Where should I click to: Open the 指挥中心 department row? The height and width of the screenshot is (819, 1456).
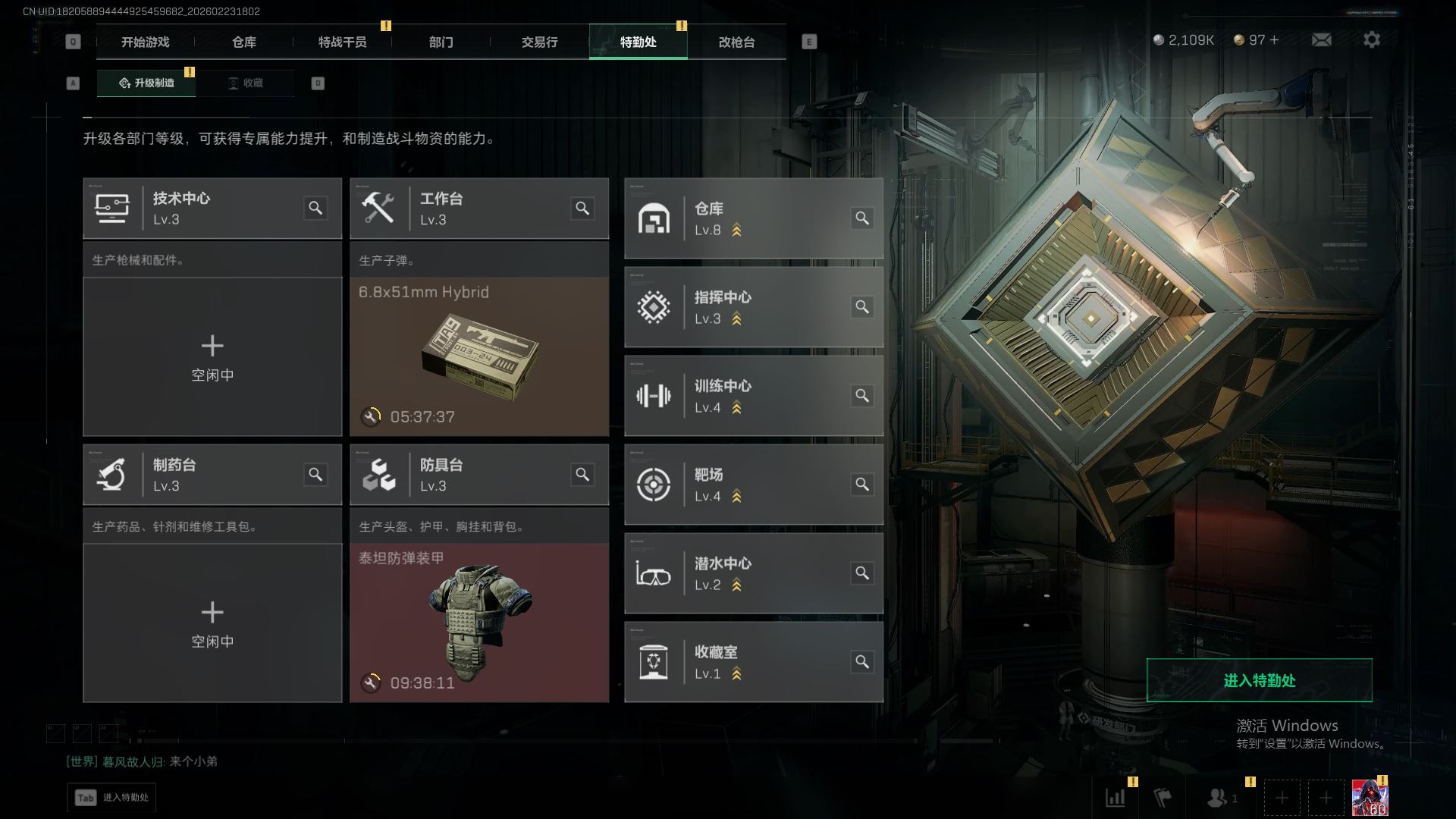[753, 307]
